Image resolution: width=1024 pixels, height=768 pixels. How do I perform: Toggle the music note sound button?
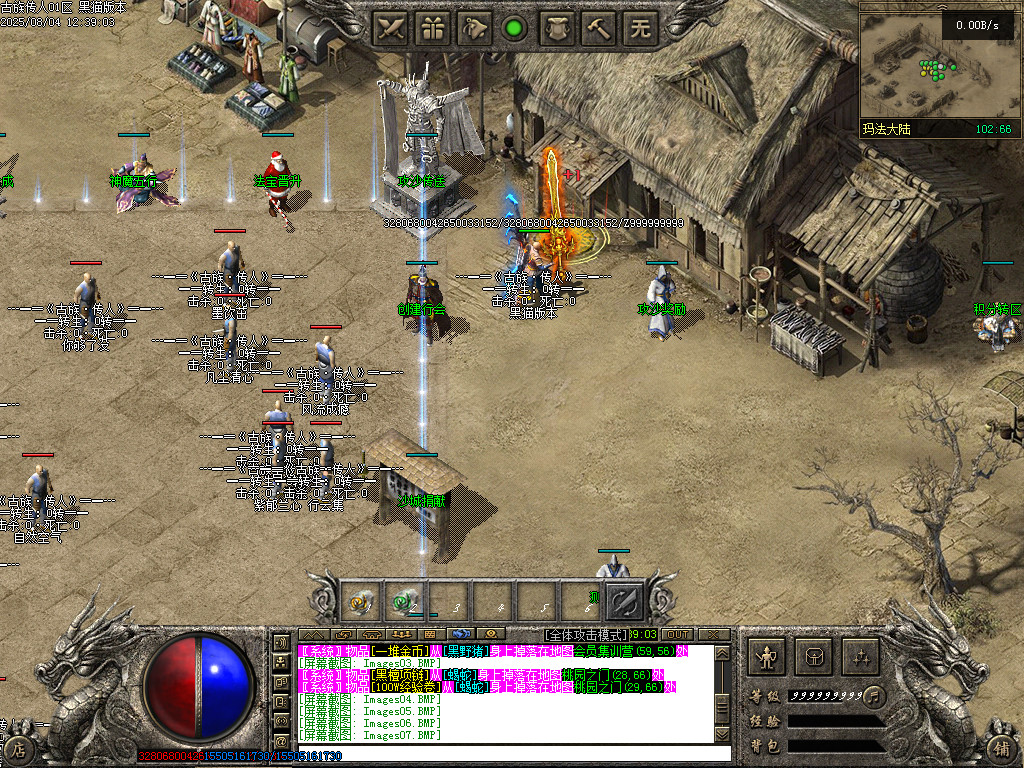click(x=874, y=694)
